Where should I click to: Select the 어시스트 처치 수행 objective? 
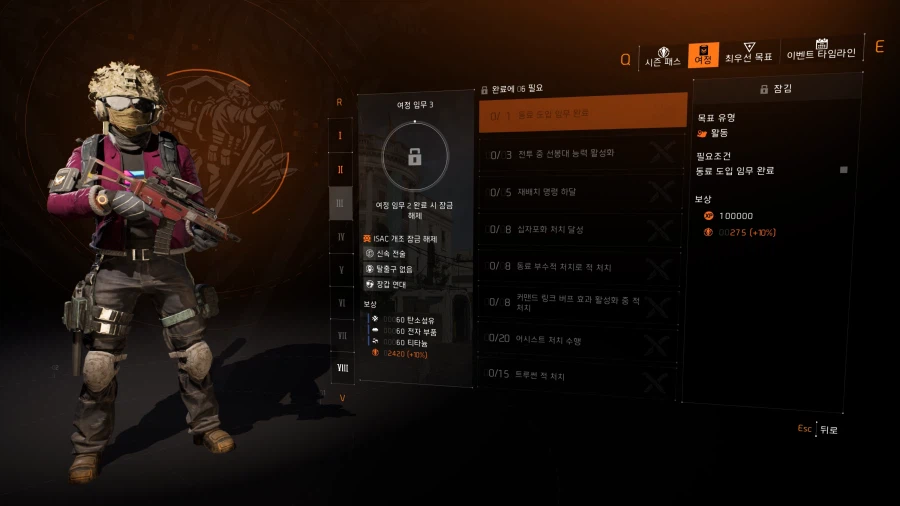[583, 340]
